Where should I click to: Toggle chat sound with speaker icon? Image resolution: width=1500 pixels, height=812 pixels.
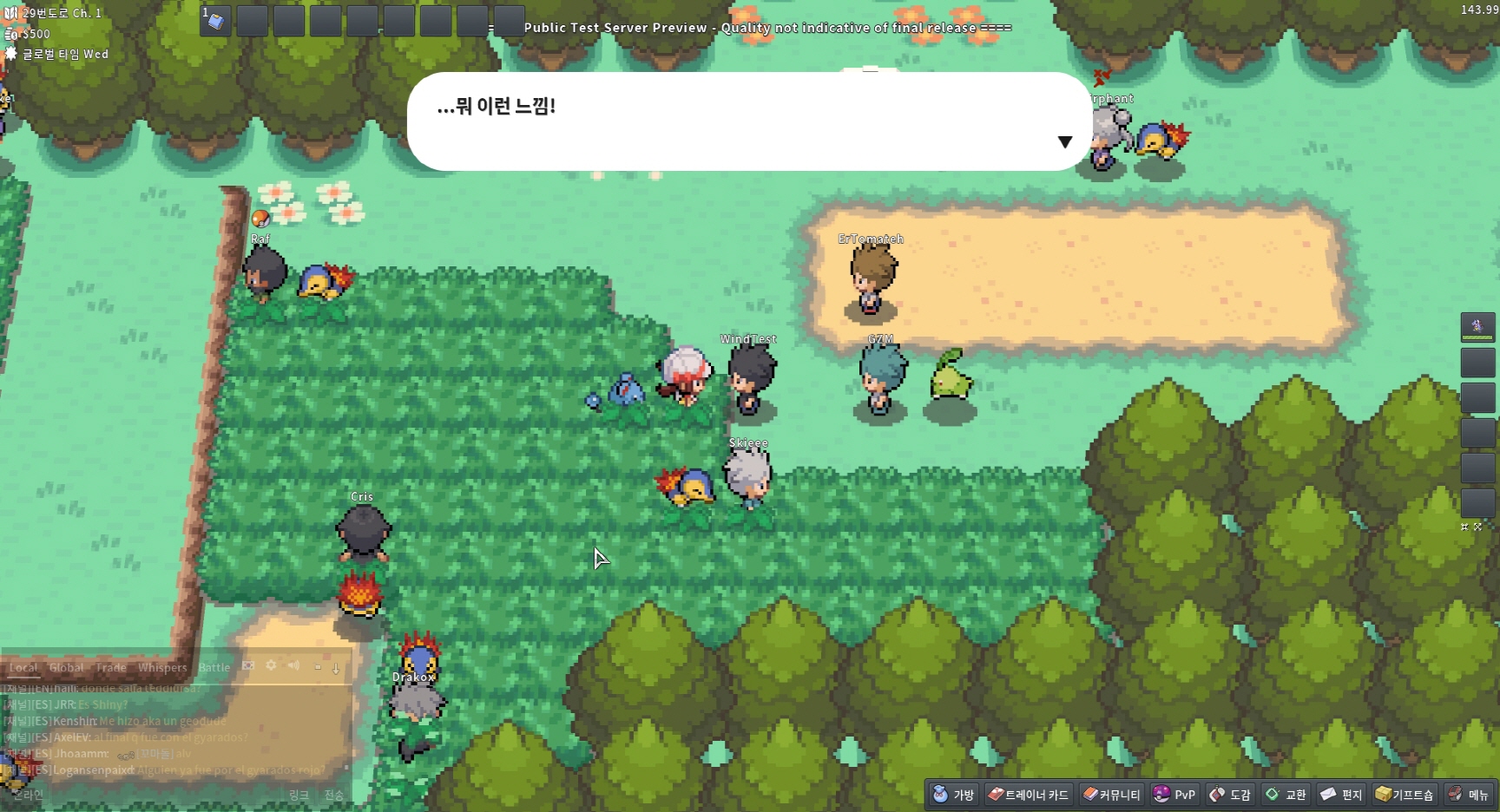pyautogui.click(x=293, y=665)
